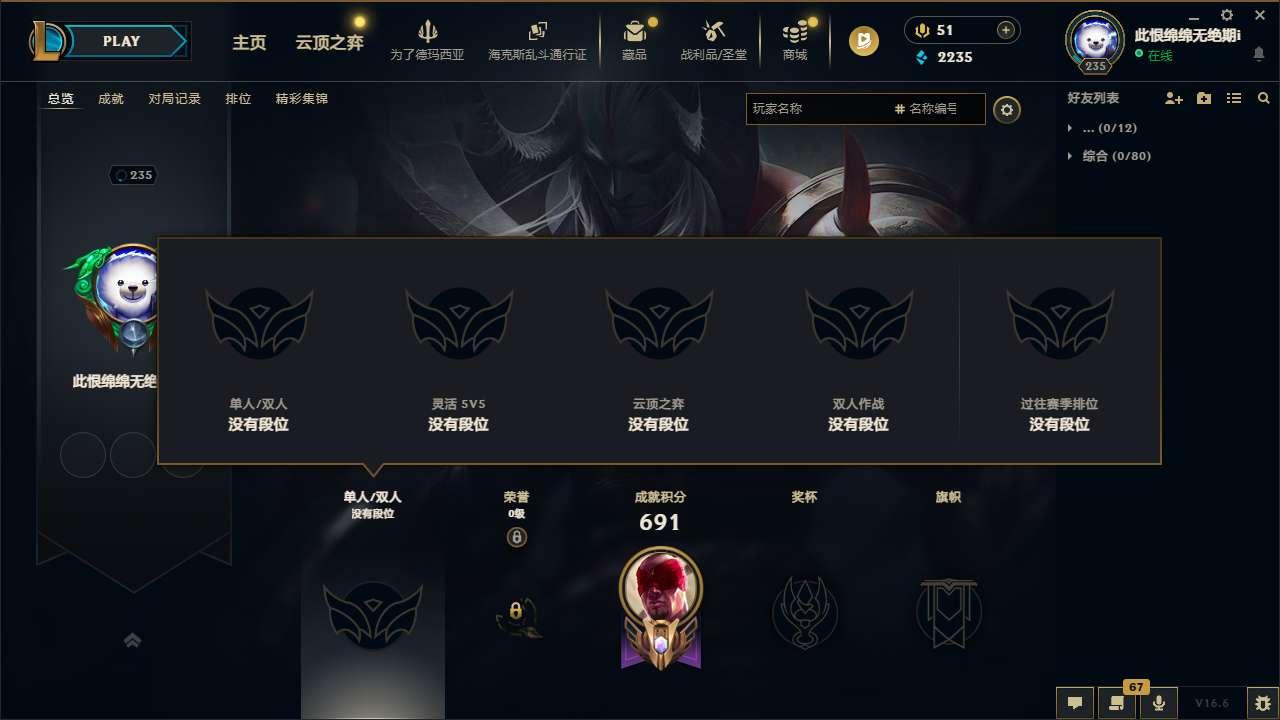The width and height of the screenshot is (1280, 720).
Task: Switch to the 对局记录 tab
Action: (174, 99)
